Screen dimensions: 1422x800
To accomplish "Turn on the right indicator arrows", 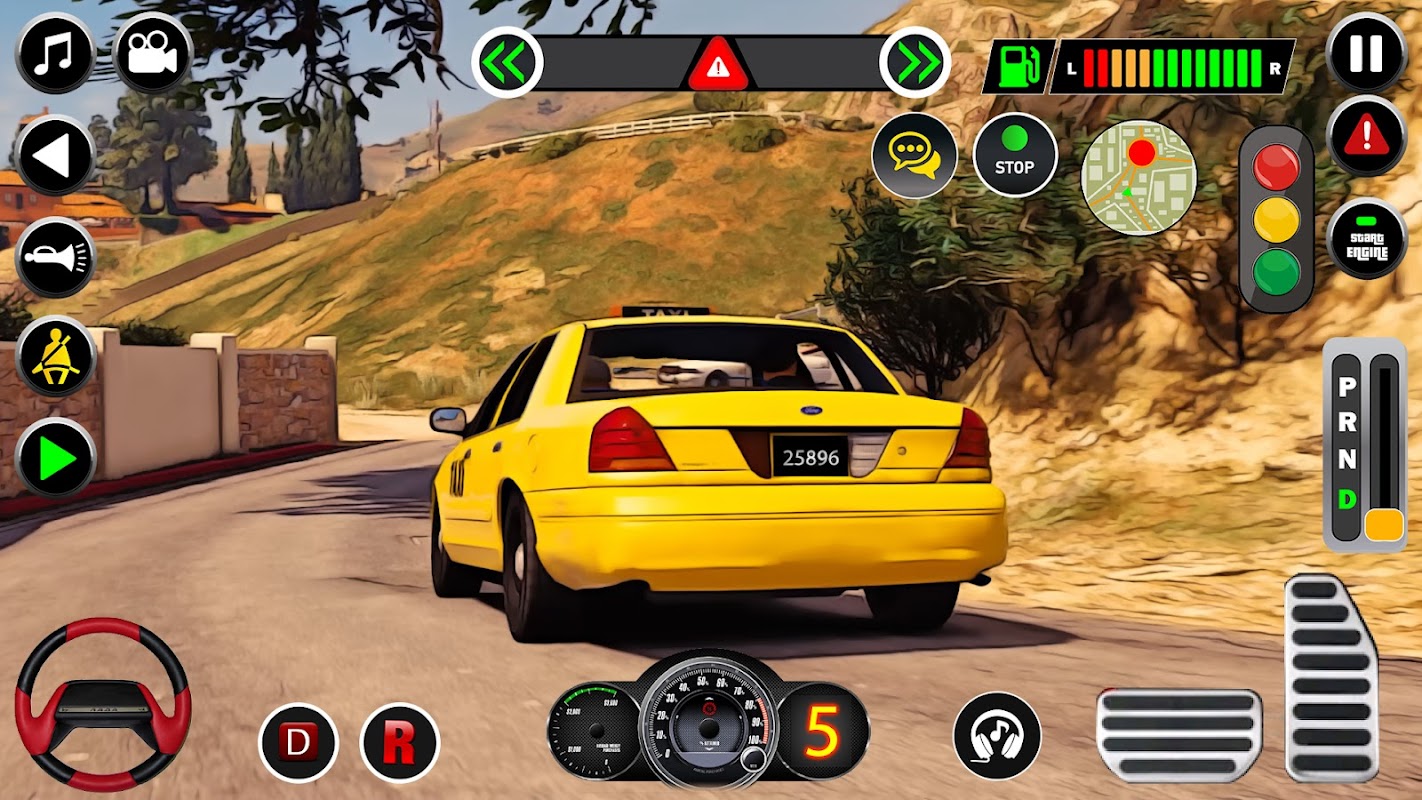I will coord(915,62).
